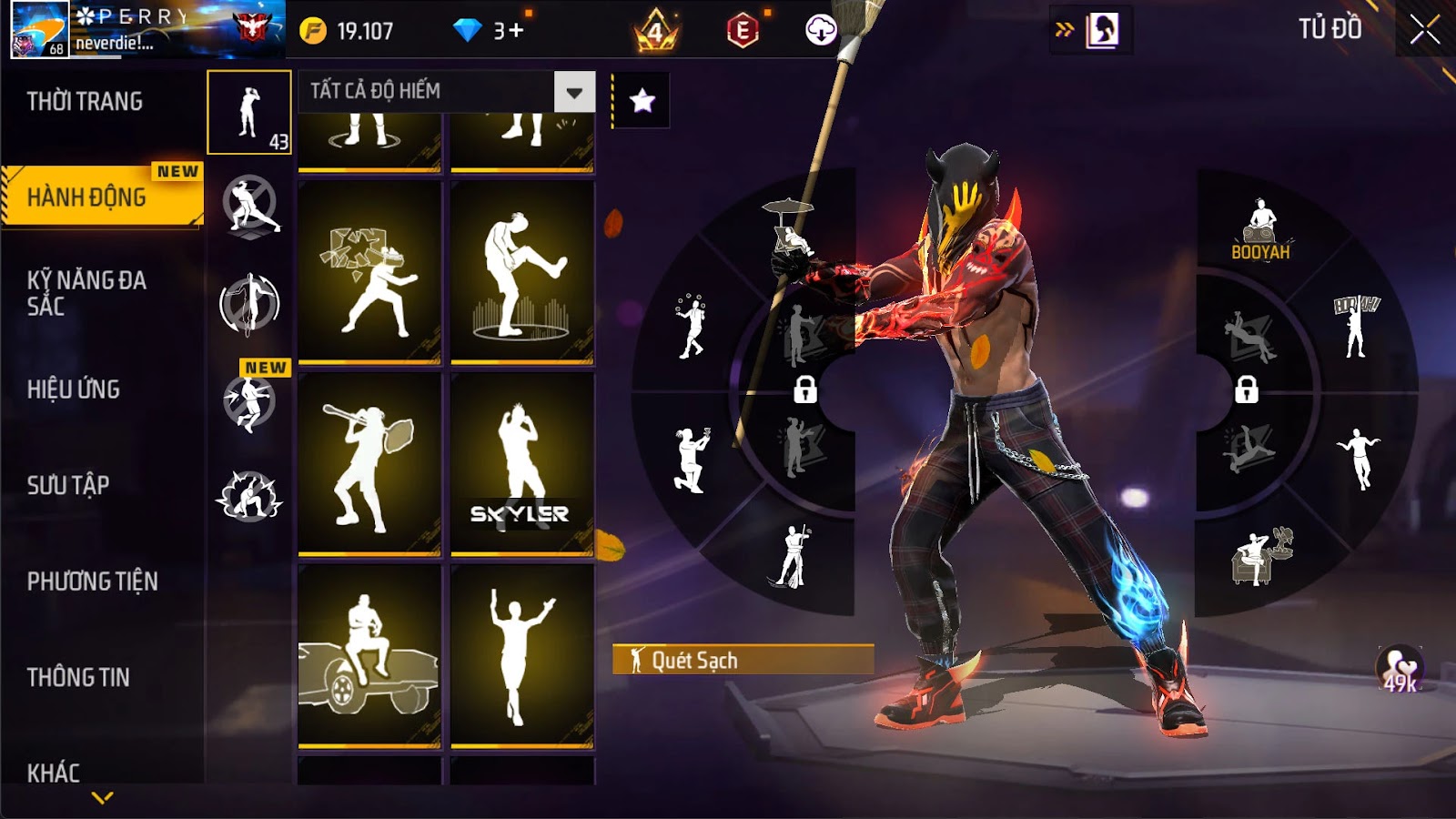Open the Thông Tin category

point(78,677)
